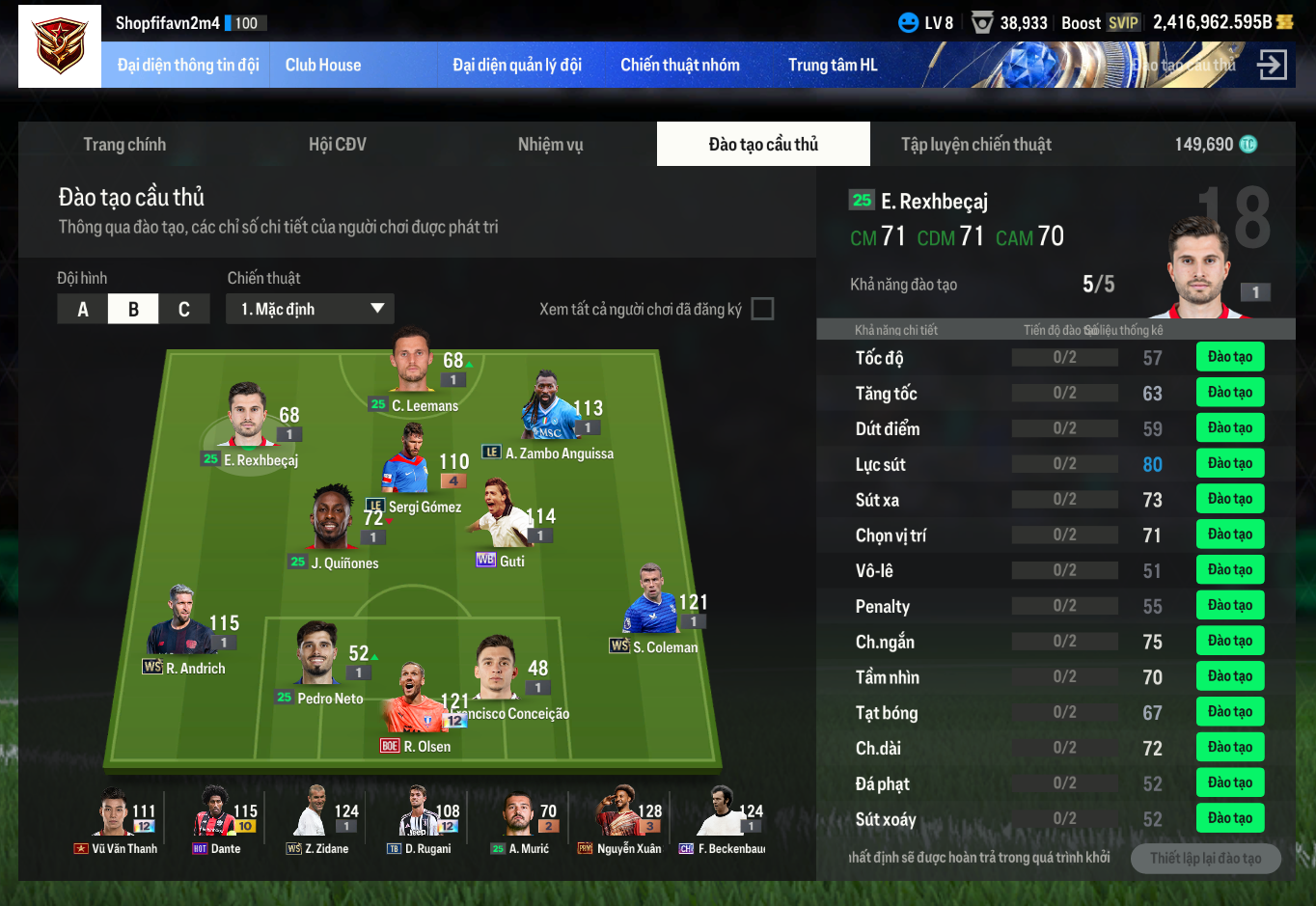Viewport: 1316px width, 906px height.
Task: Switch to Trang chính tab
Action: coord(124,145)
